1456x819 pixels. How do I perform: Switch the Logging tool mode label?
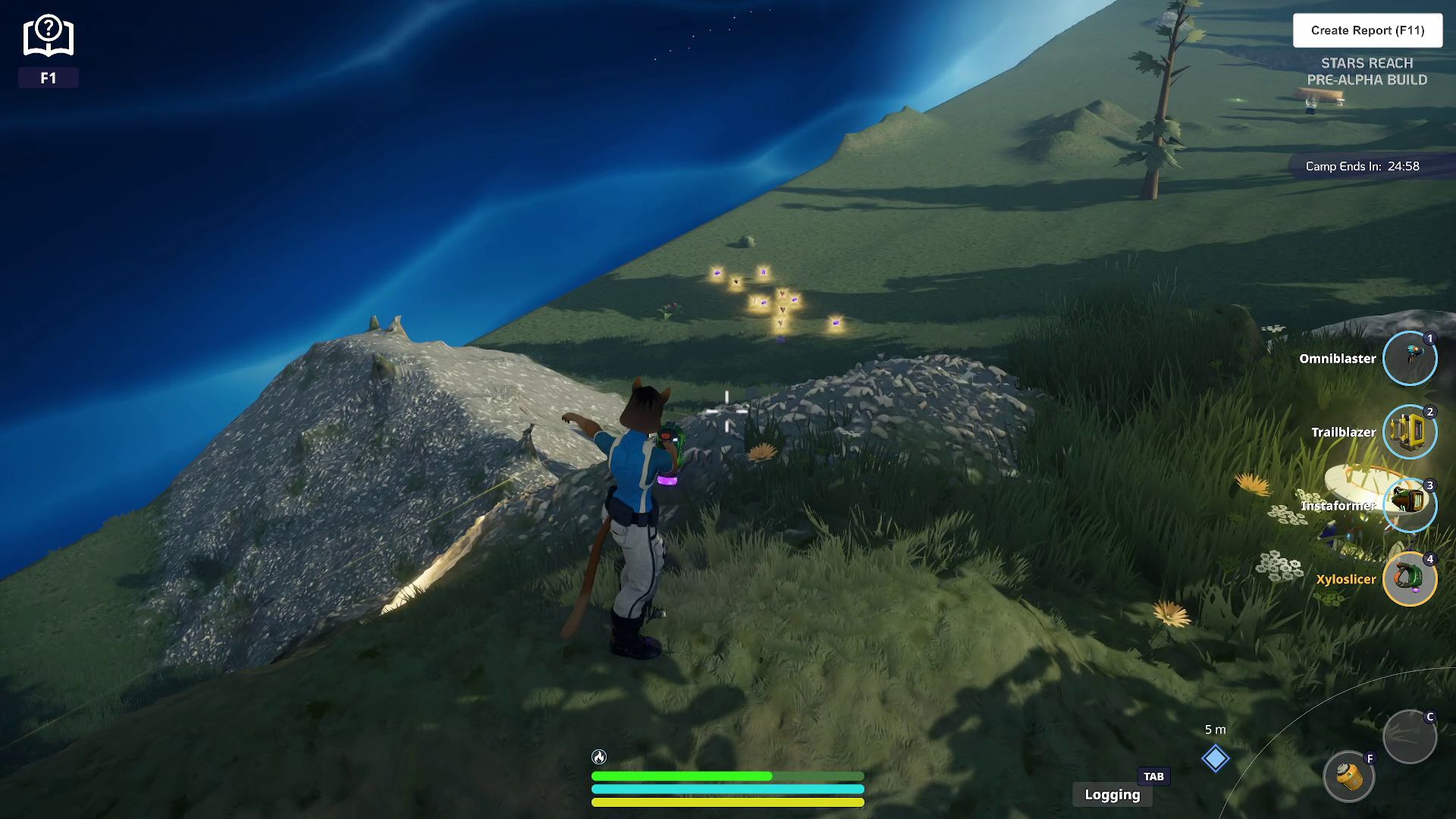[x=1112, y=794]
